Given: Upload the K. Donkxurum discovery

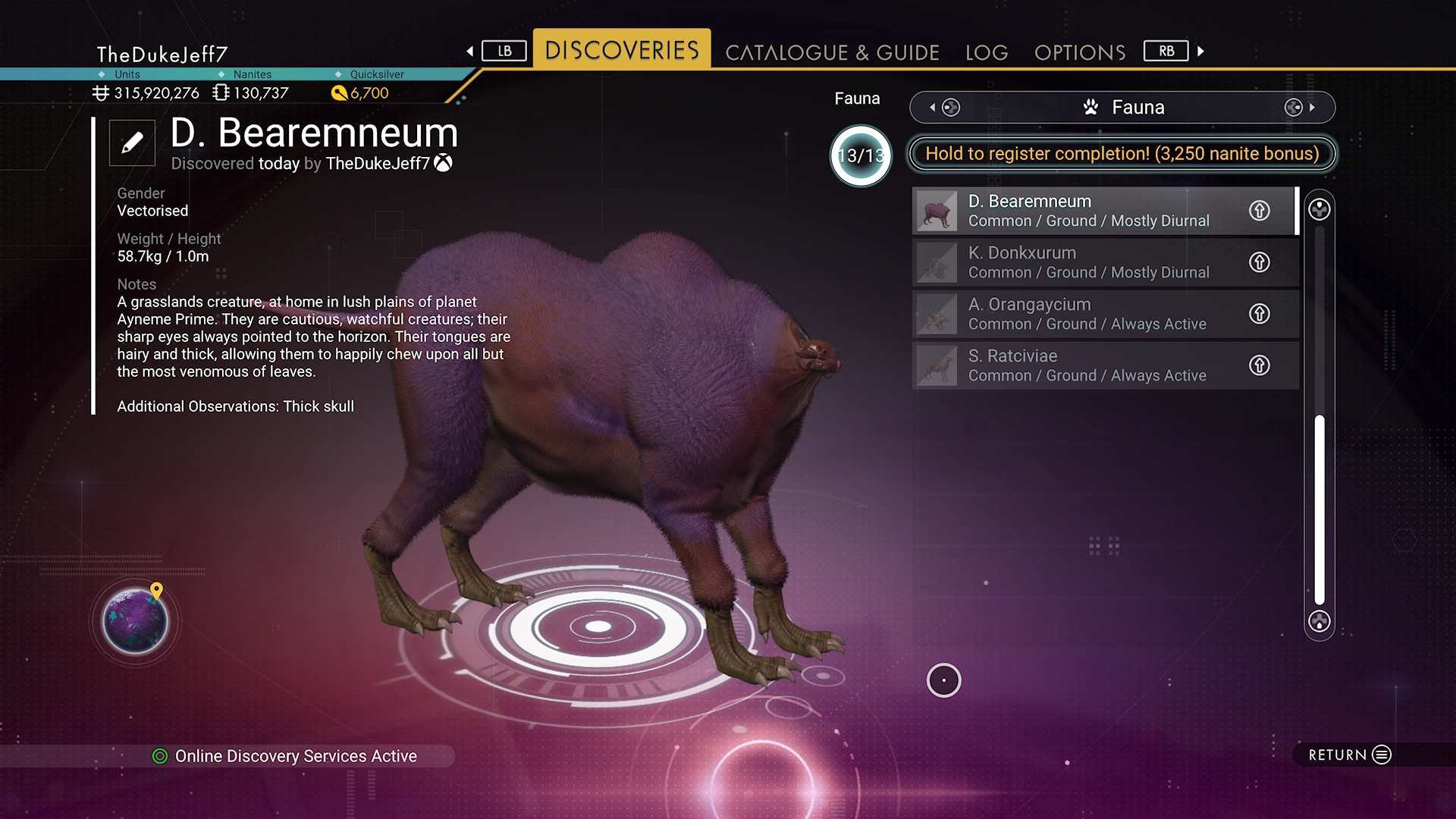Looking at the screenshot, I should click(x=1260, y=262).
